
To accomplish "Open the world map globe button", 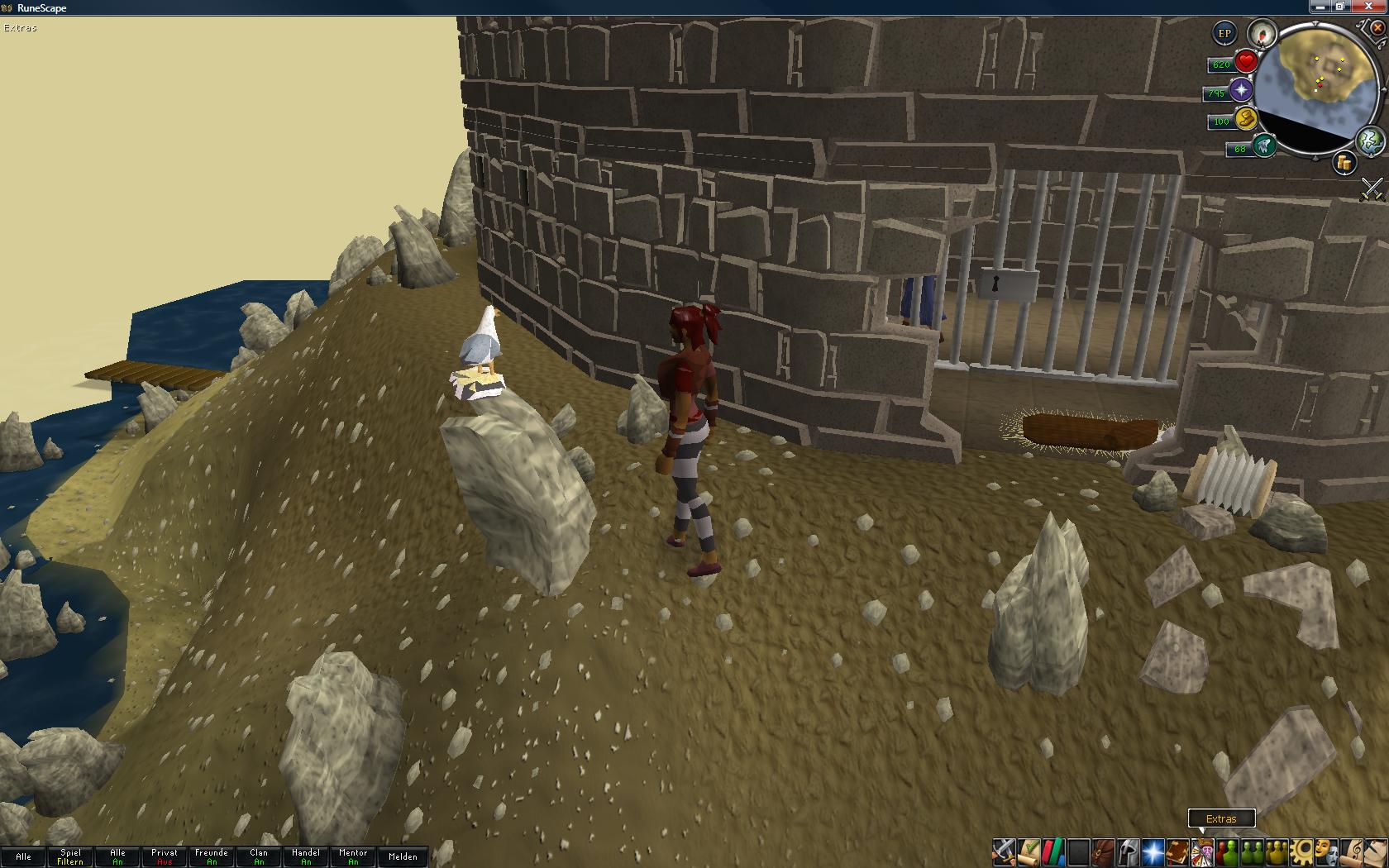I will (1370, 139).
